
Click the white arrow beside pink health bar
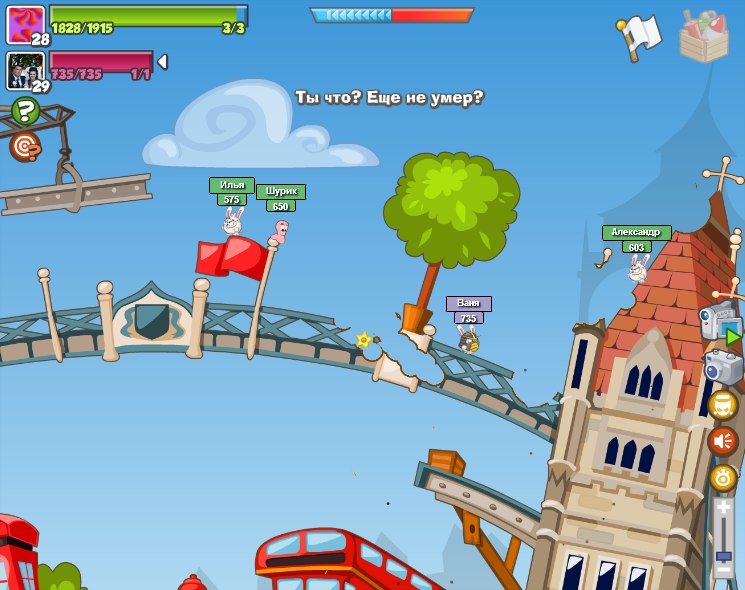coord(162,62)
